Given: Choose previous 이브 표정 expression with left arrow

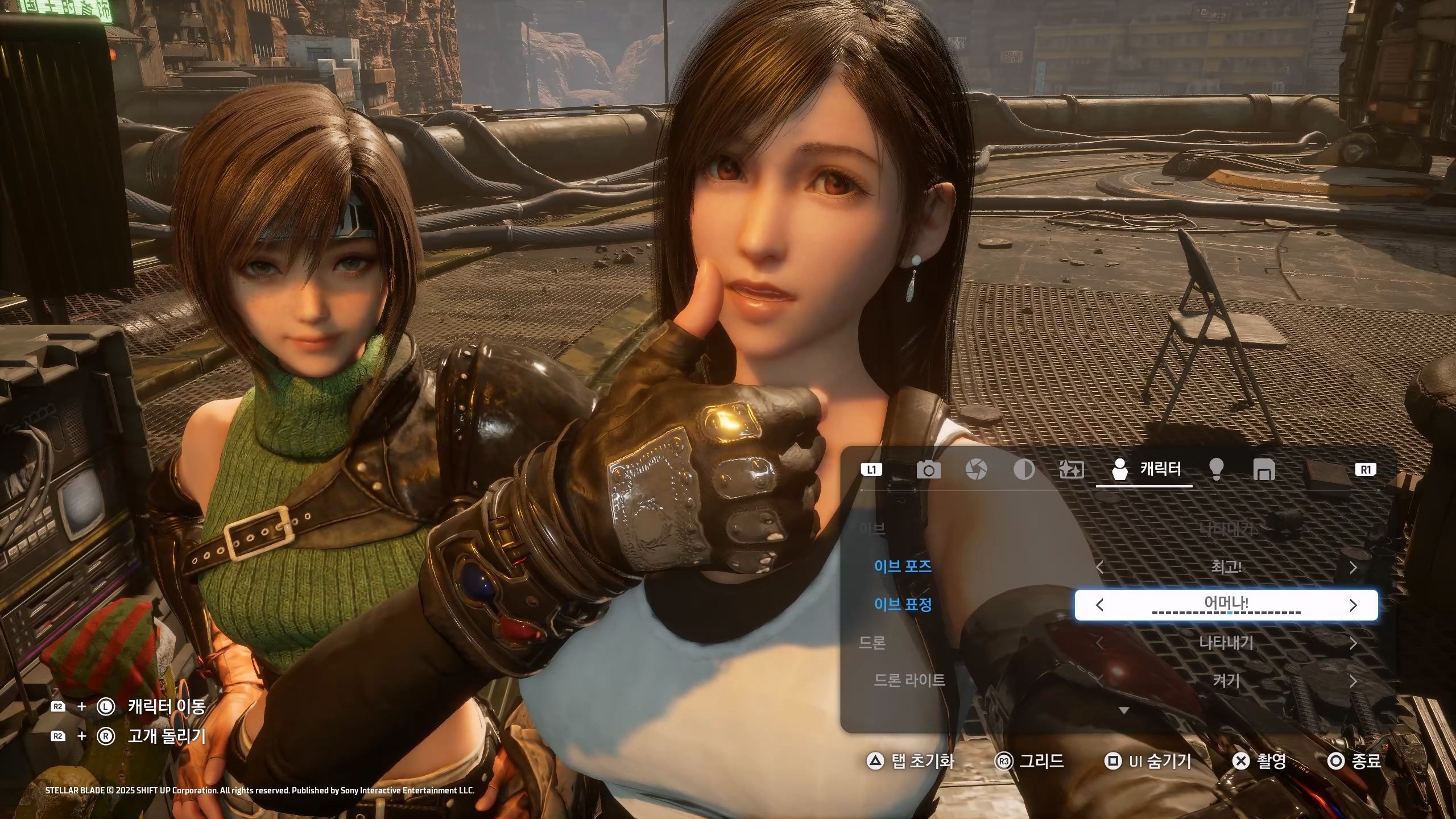Looking at the screenshot, I should [x=1099, y=605].
